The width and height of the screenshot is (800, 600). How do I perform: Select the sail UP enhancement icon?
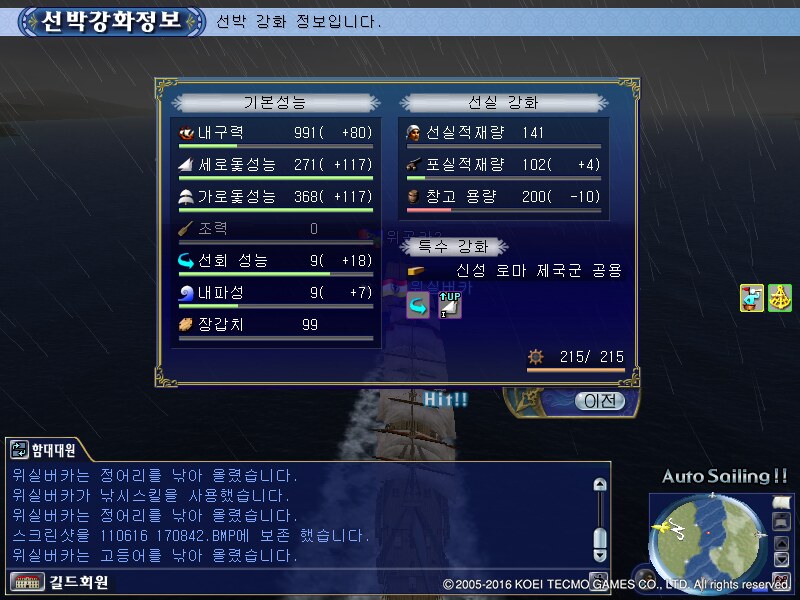(x=449, y=305)
